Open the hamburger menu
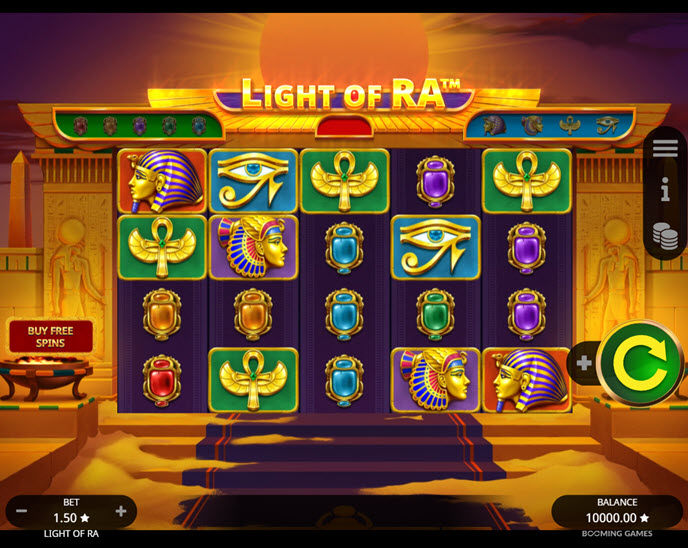The width and height of the screenshot is (688, 548). tap(665, 148)
